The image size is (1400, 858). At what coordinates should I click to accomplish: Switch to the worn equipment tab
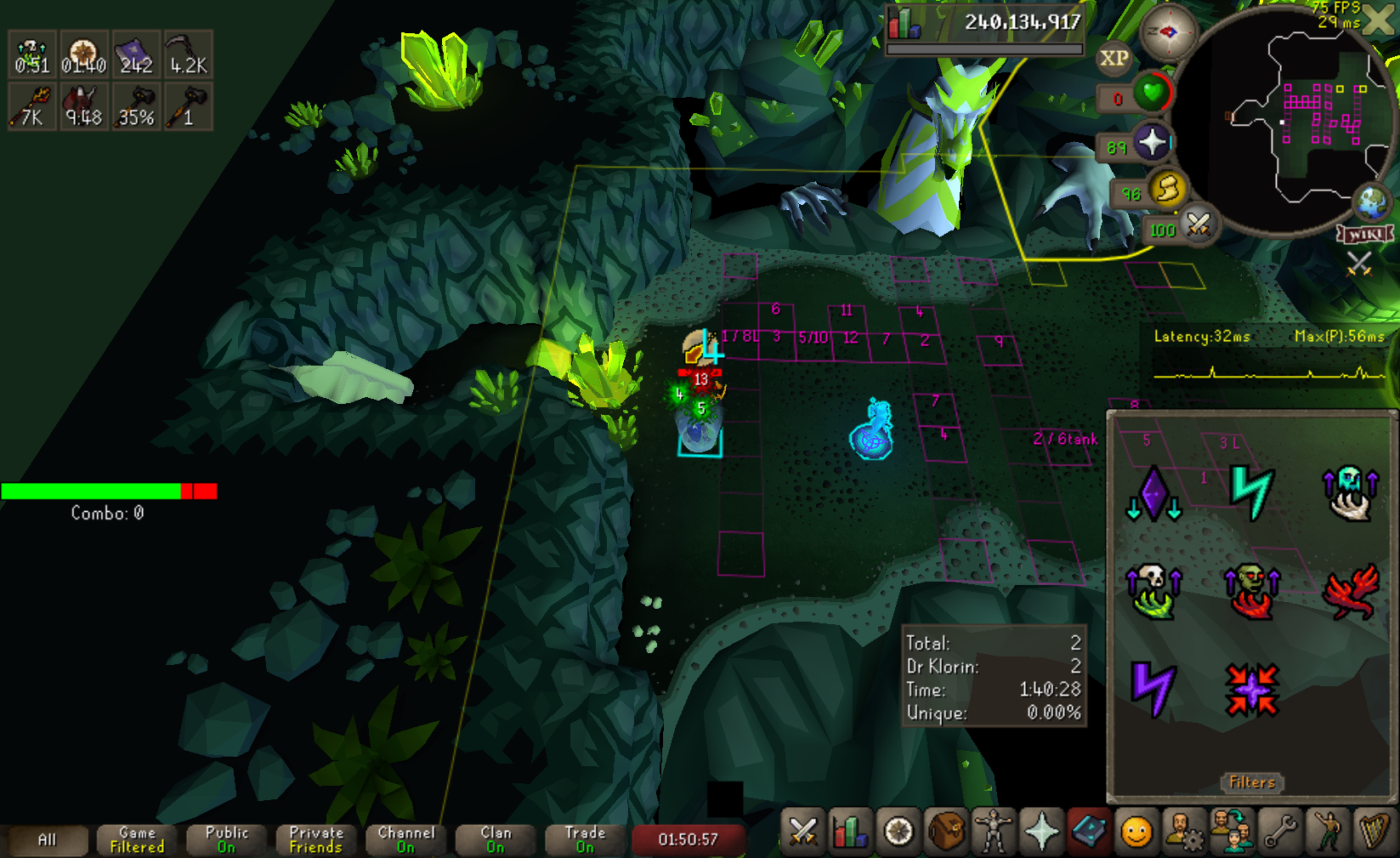(x=993, y=832)
